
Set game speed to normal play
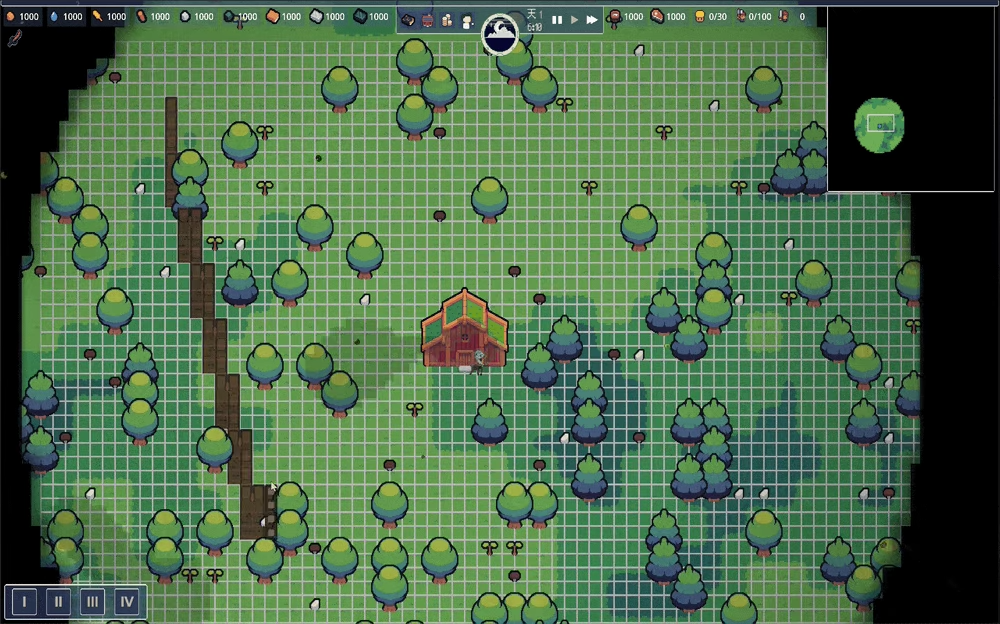pyautogui.click(x=574, y=20)
